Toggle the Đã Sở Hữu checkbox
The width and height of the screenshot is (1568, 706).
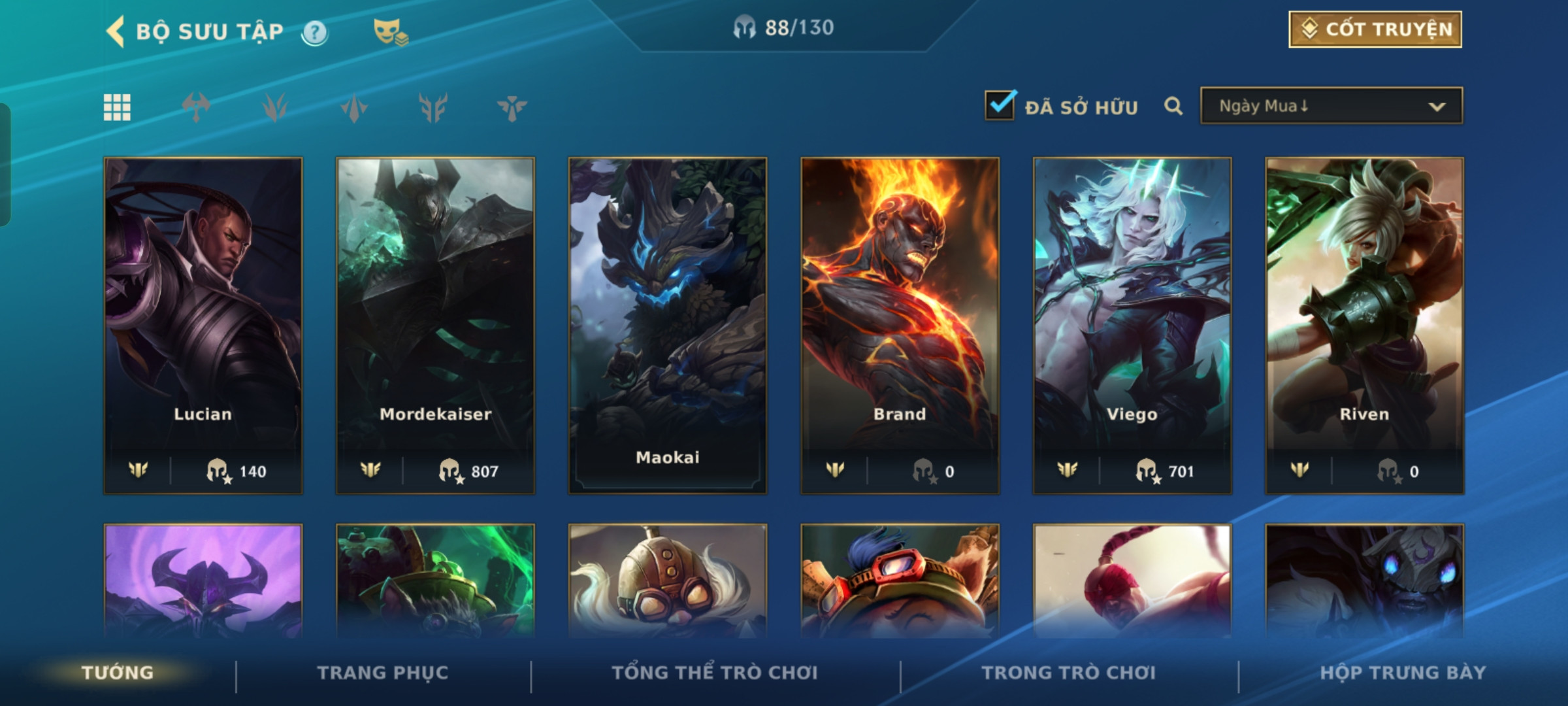click(1000, 106)
